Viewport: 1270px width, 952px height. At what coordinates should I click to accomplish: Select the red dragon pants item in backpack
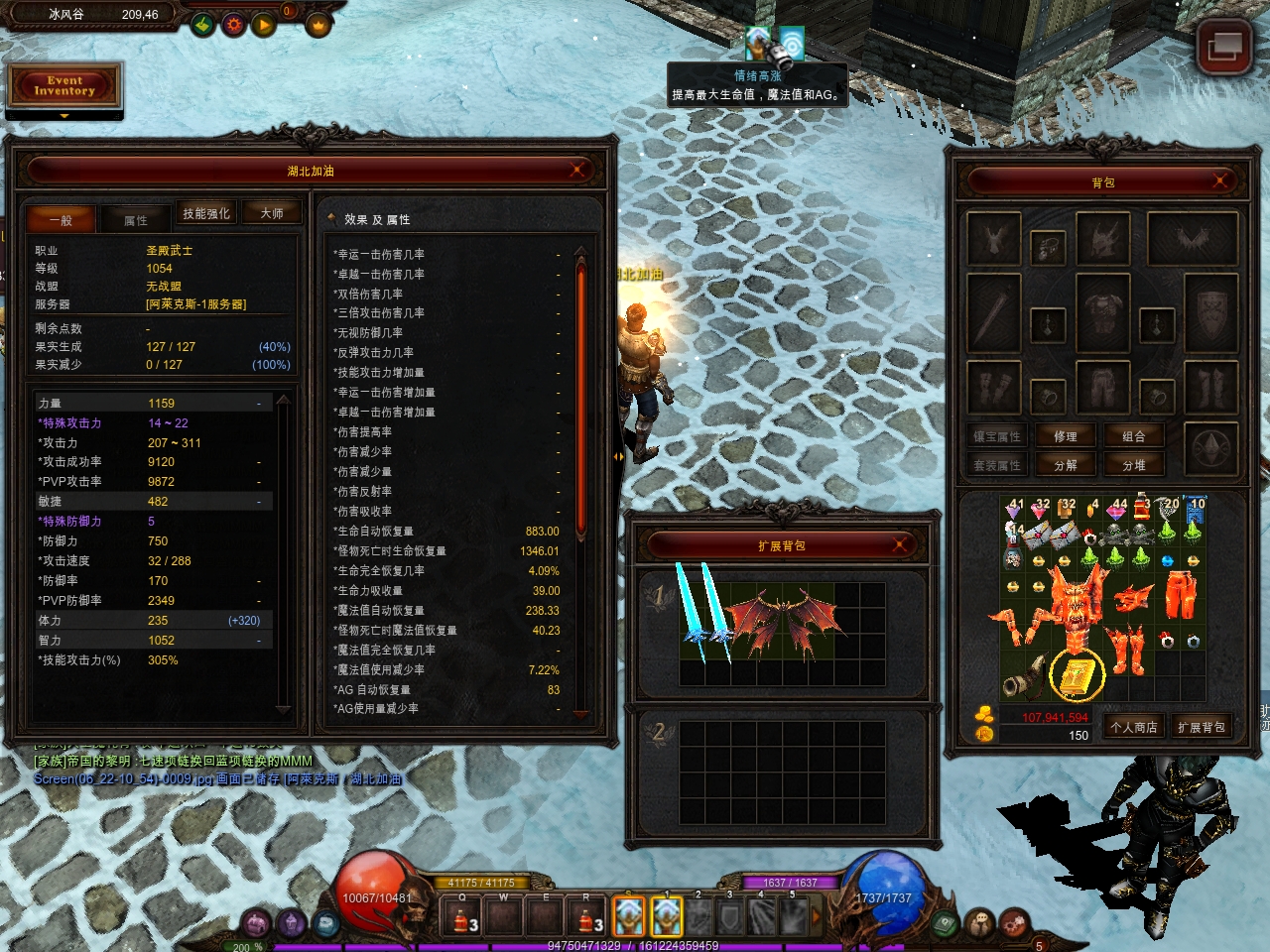point(1180,595)
